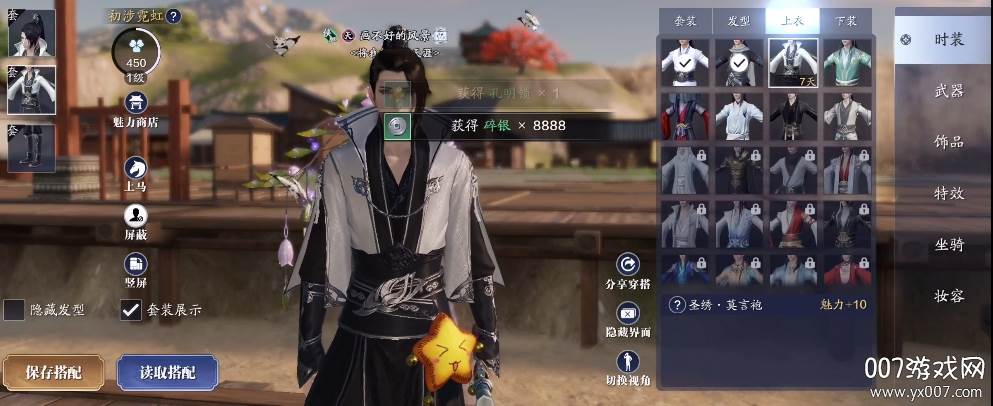Switch to the 发型 tab

739,20
